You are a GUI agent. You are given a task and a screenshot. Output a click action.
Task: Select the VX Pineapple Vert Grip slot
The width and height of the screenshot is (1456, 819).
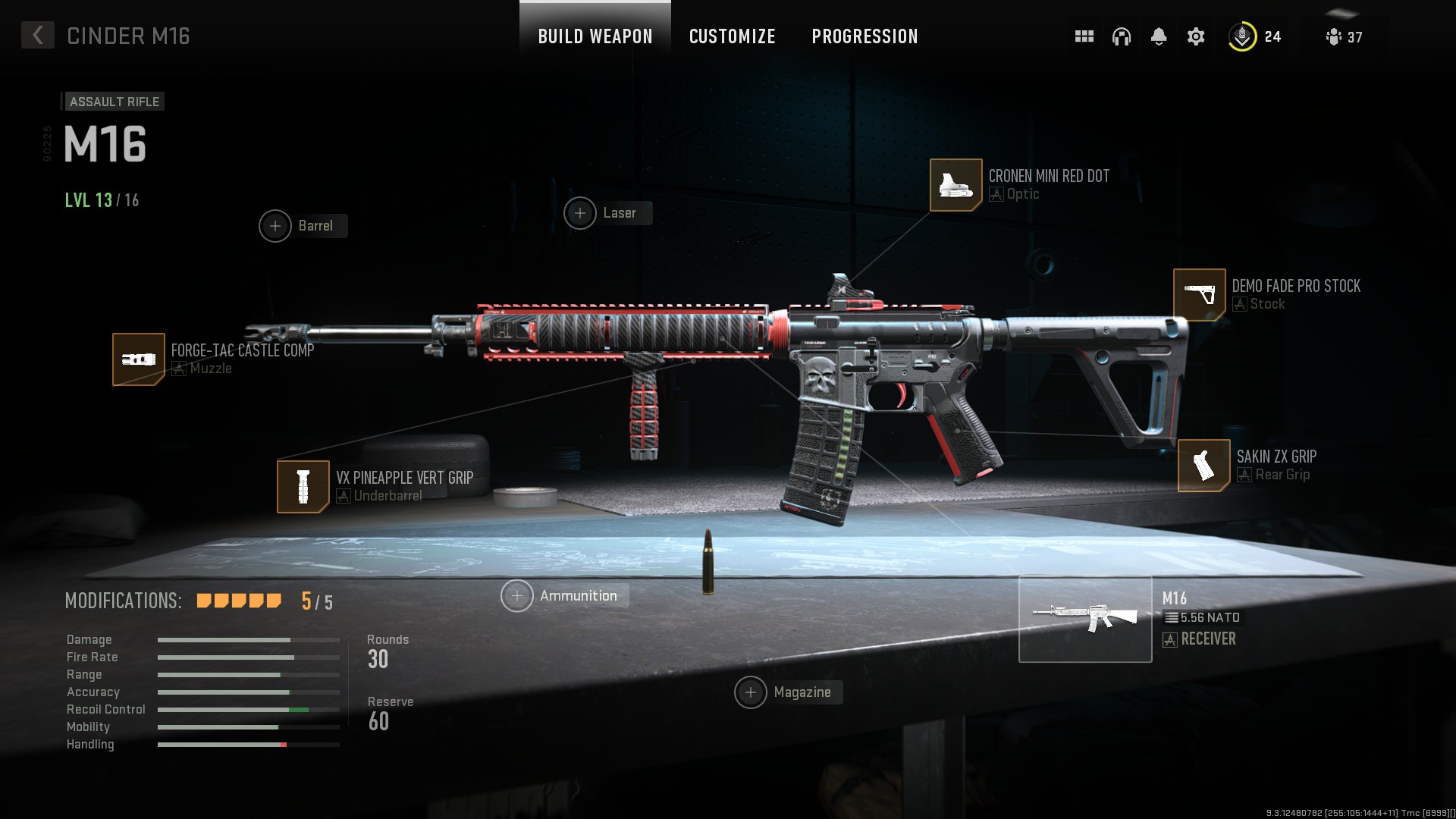[x=303, y=486]
